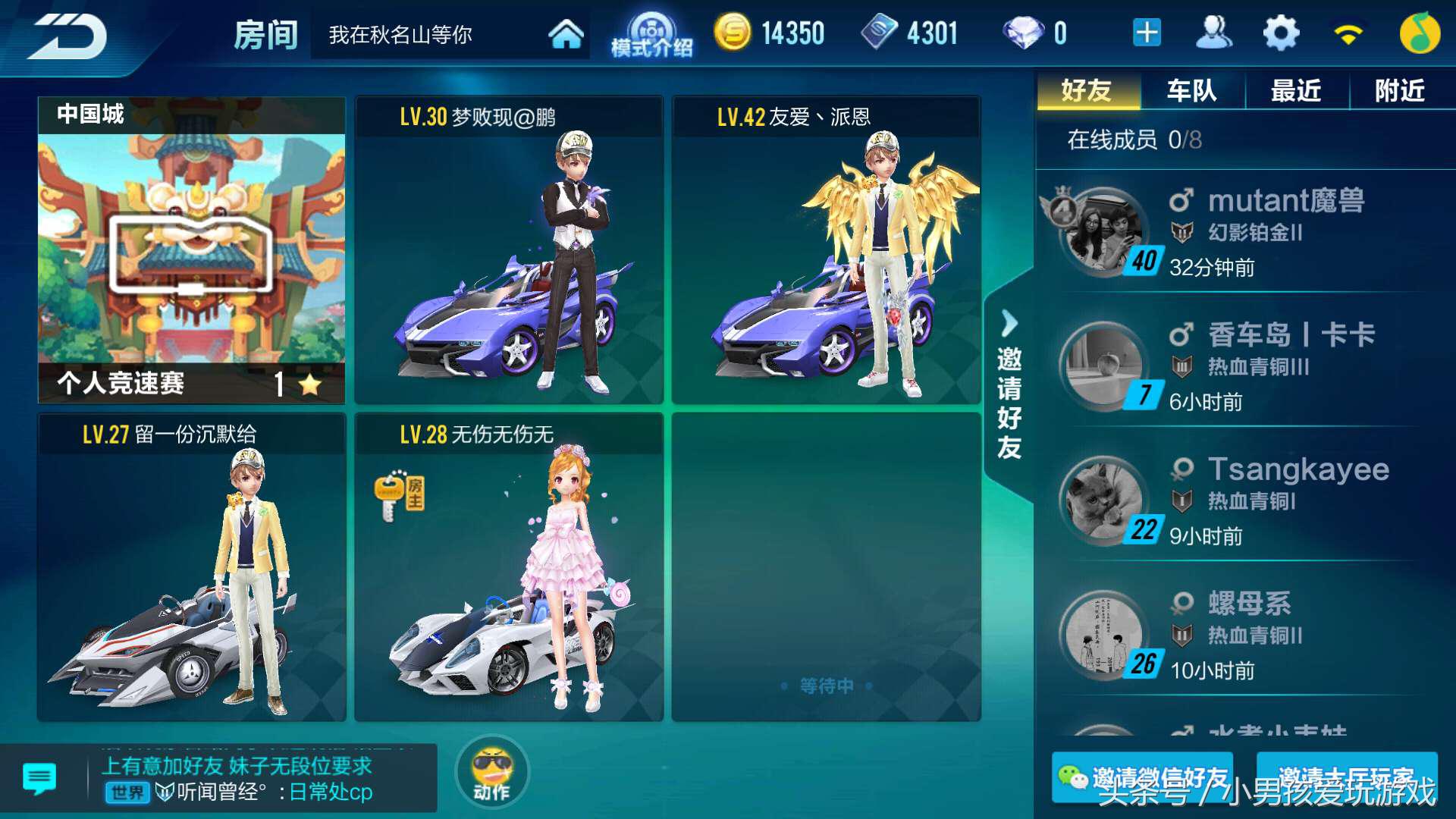
Task: Open the QQ Music icon
Action: pyautogui.click(x=1420, y=32)
